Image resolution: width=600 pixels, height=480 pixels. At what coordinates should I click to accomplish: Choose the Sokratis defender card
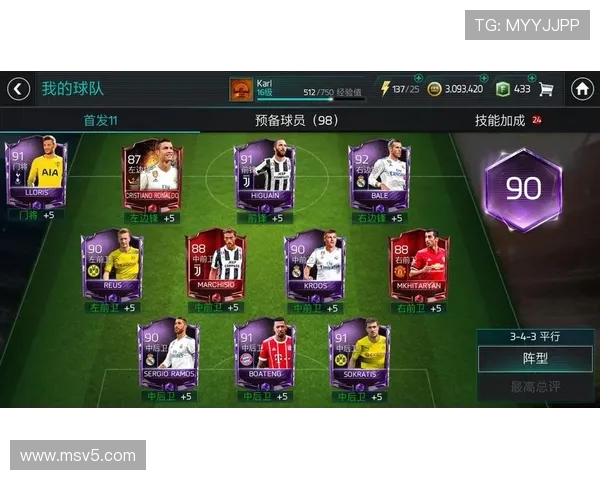pyautogui.click(x=360, y=355)
